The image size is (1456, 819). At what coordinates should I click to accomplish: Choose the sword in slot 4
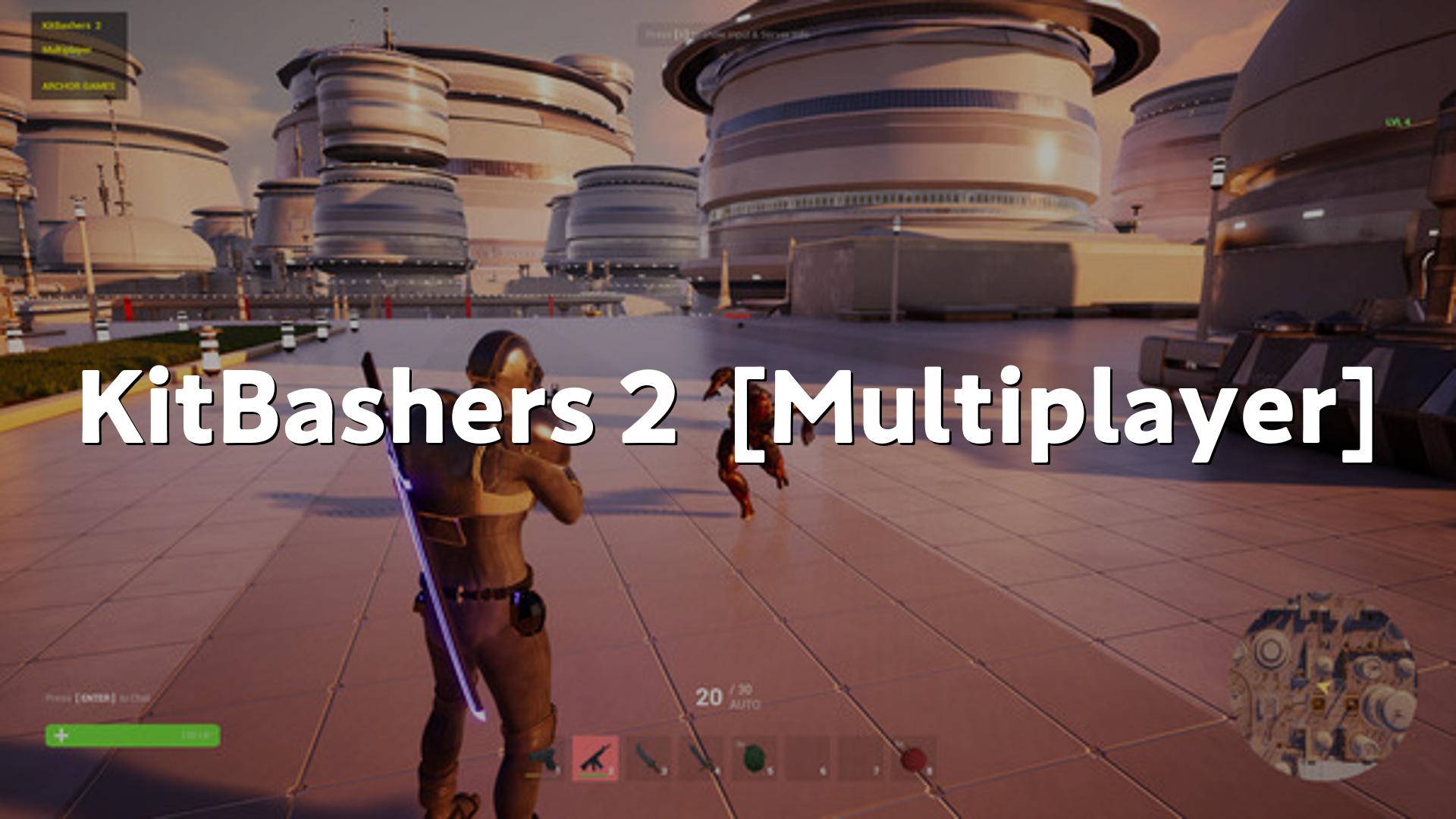click(x=701, y=758)
